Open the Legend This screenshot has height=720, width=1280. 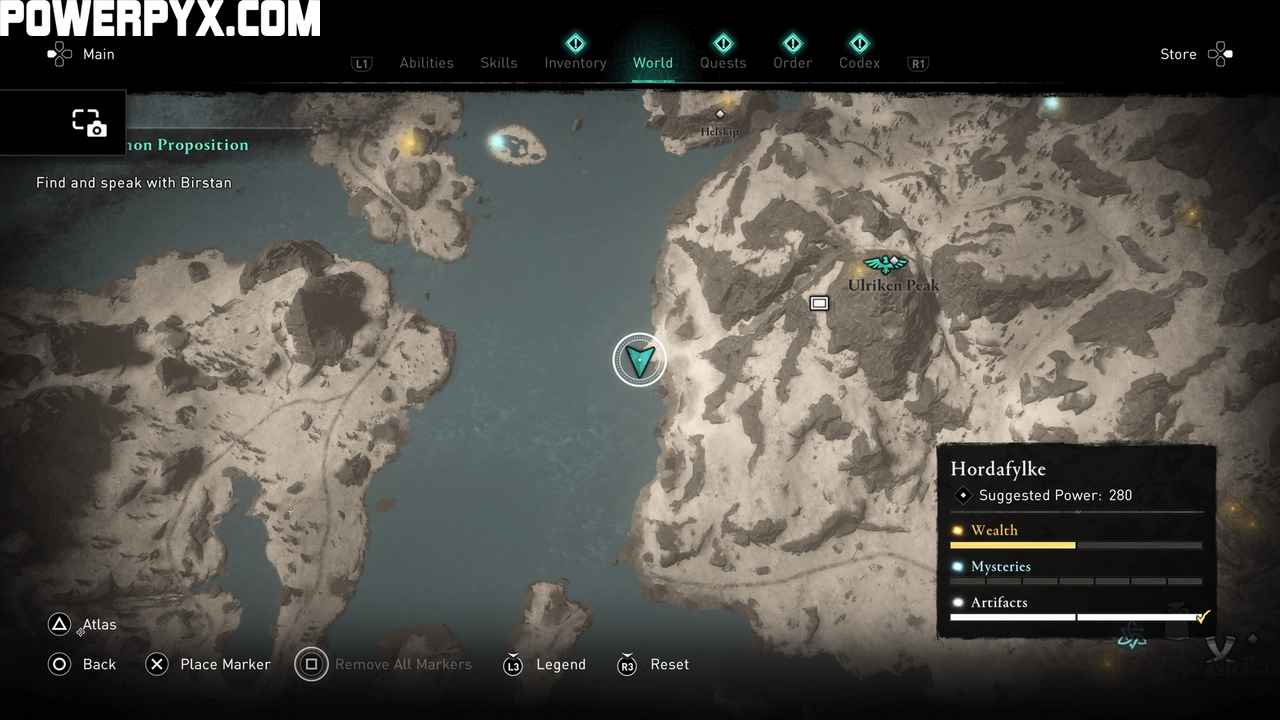pyautogui.click(x=560, y=664)
